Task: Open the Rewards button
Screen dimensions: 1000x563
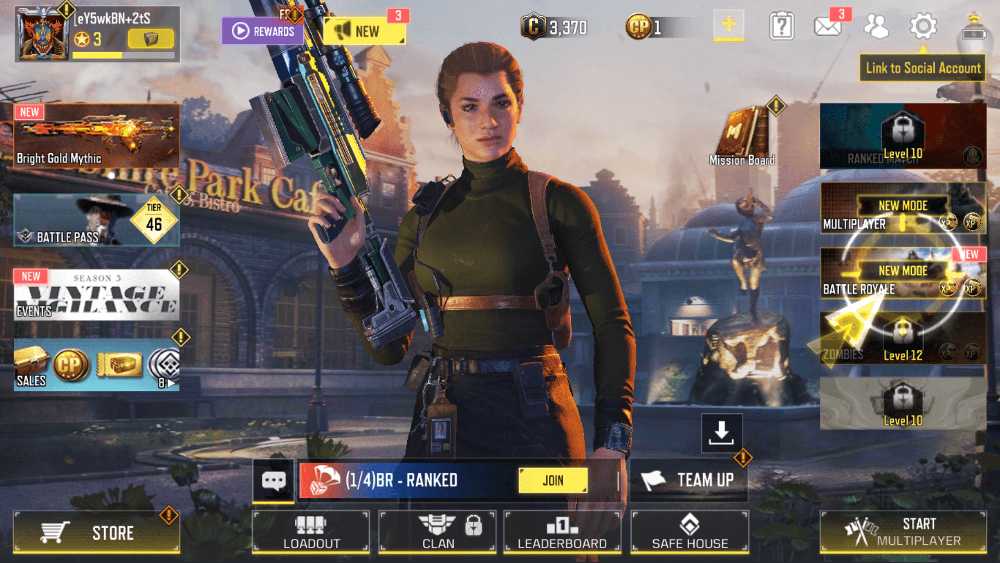Action: pyautogui.click(x=262, y=31)
